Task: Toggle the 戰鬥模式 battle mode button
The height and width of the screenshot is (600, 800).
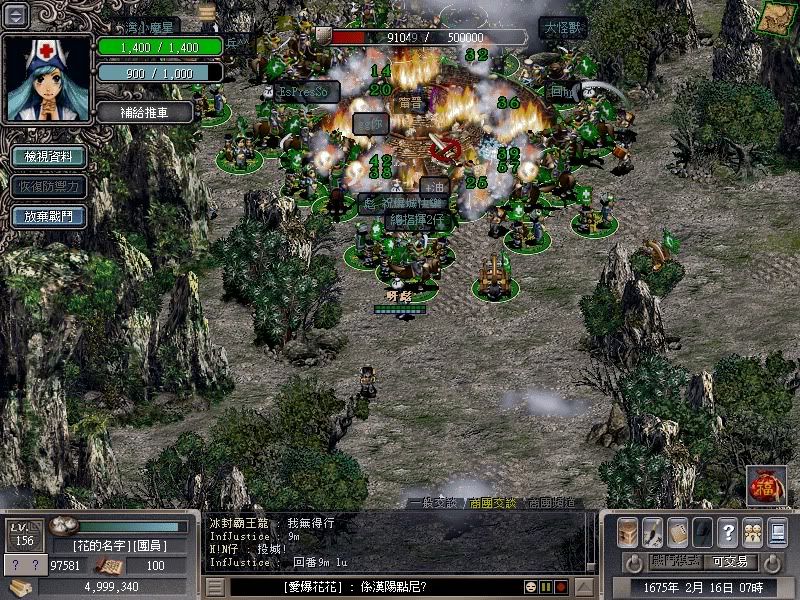Action: [x=674, y=562]
